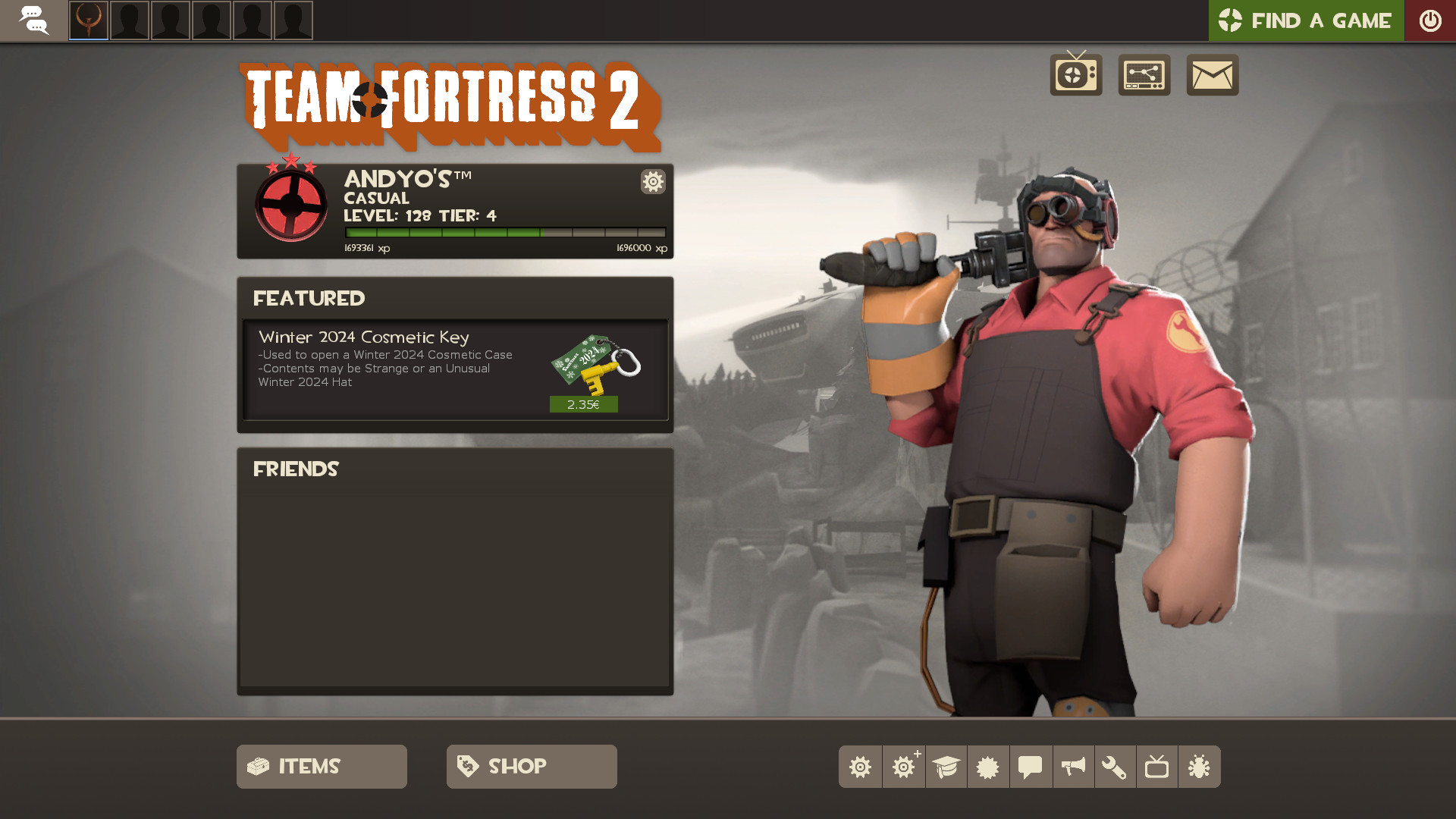
Task: Open the server stats monitor icon
Action: pyautogui.click(x=1144, y=75)
